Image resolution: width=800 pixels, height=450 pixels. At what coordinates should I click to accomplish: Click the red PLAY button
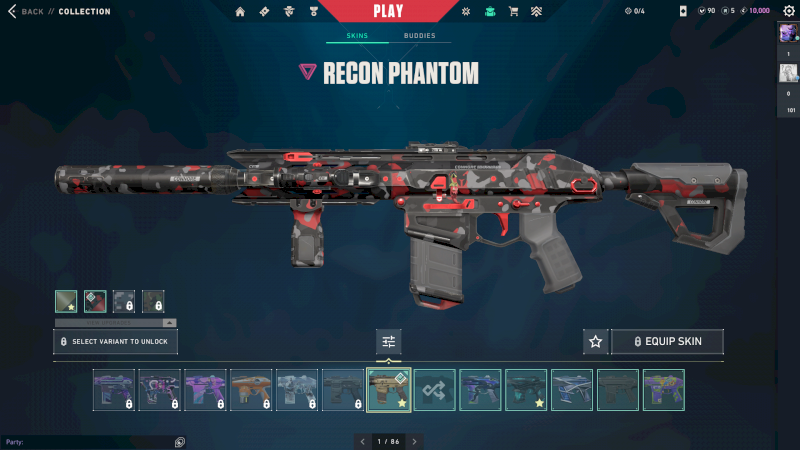pyautogui.click(x=388, y=12)
